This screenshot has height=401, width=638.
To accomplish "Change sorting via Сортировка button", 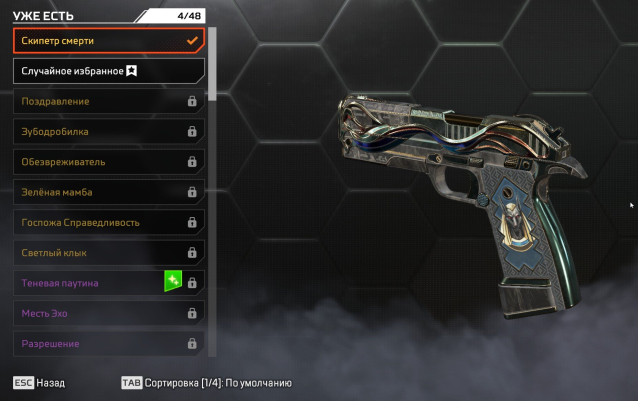I will 205,383.
